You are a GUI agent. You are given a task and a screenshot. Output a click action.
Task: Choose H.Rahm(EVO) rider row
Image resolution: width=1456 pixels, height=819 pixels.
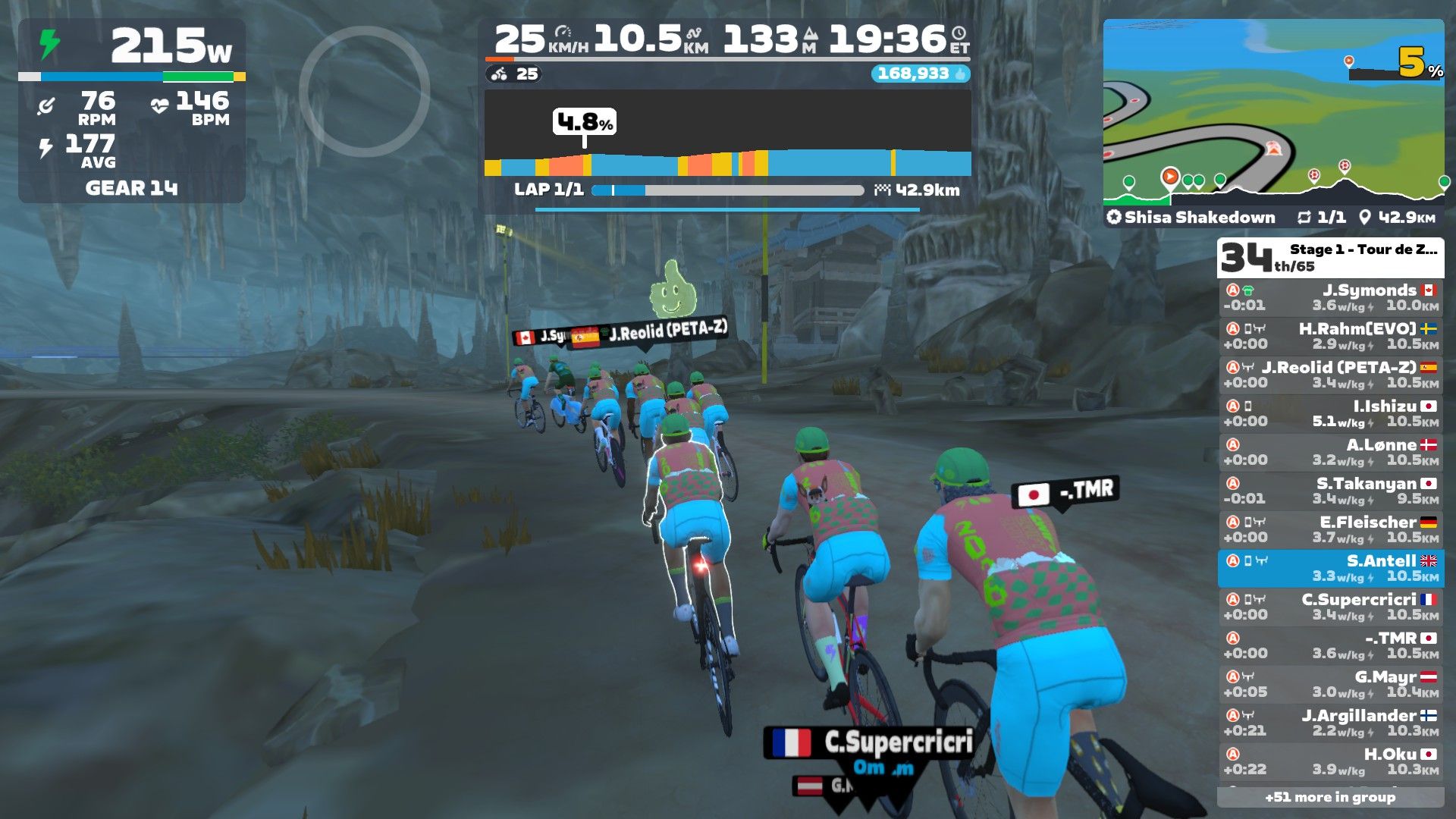point(1331,336)
